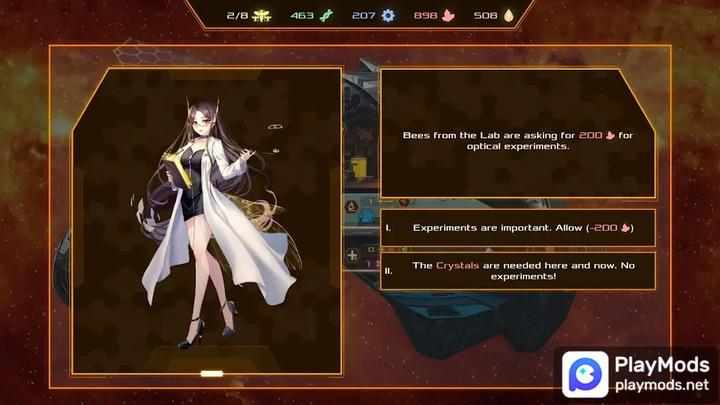Choose "Experiments are important. Allow" option

(518, 228)
